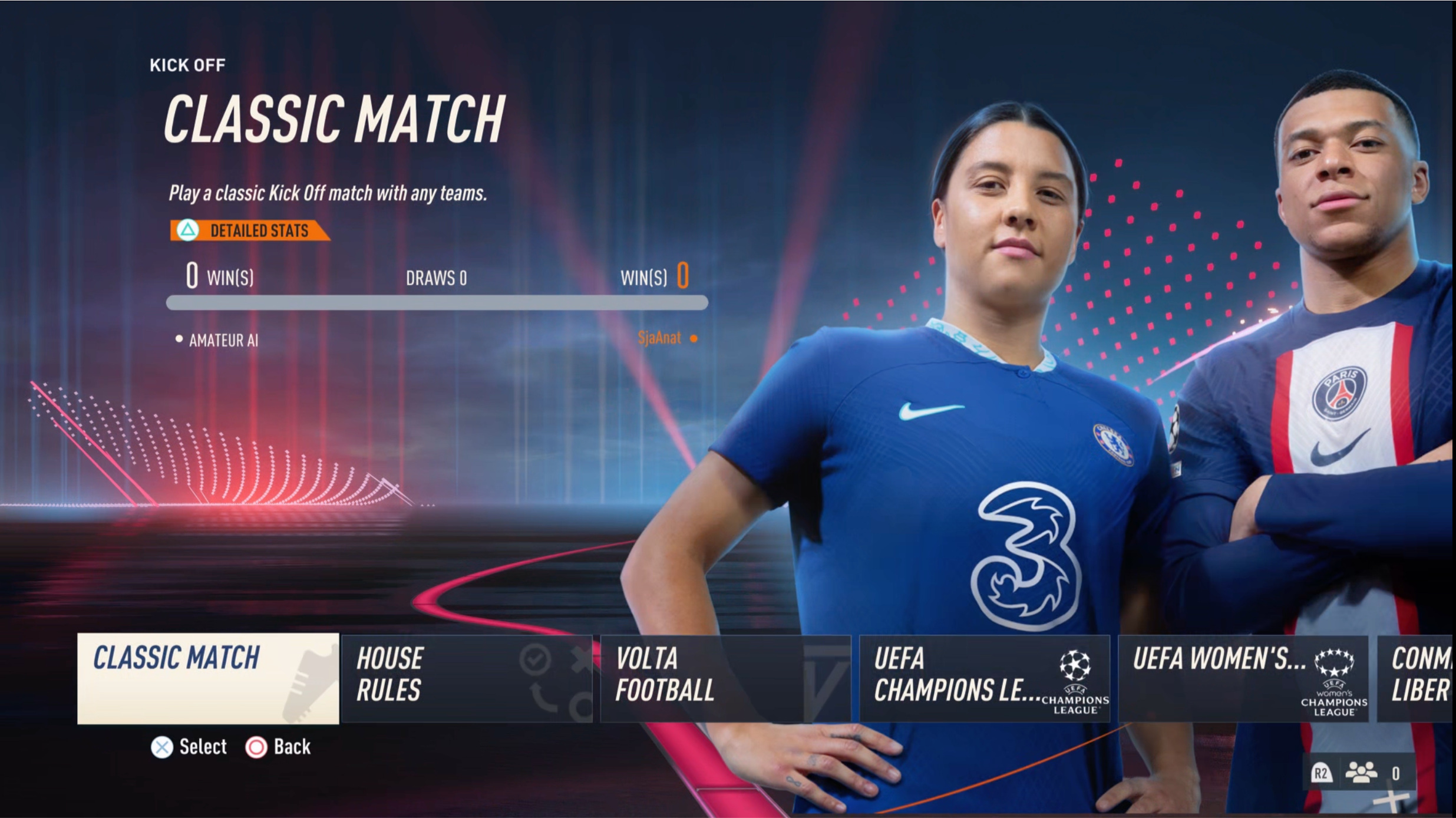
Task: Pick the UEFA Women's Champions League tile
Action: (1243, 678)
